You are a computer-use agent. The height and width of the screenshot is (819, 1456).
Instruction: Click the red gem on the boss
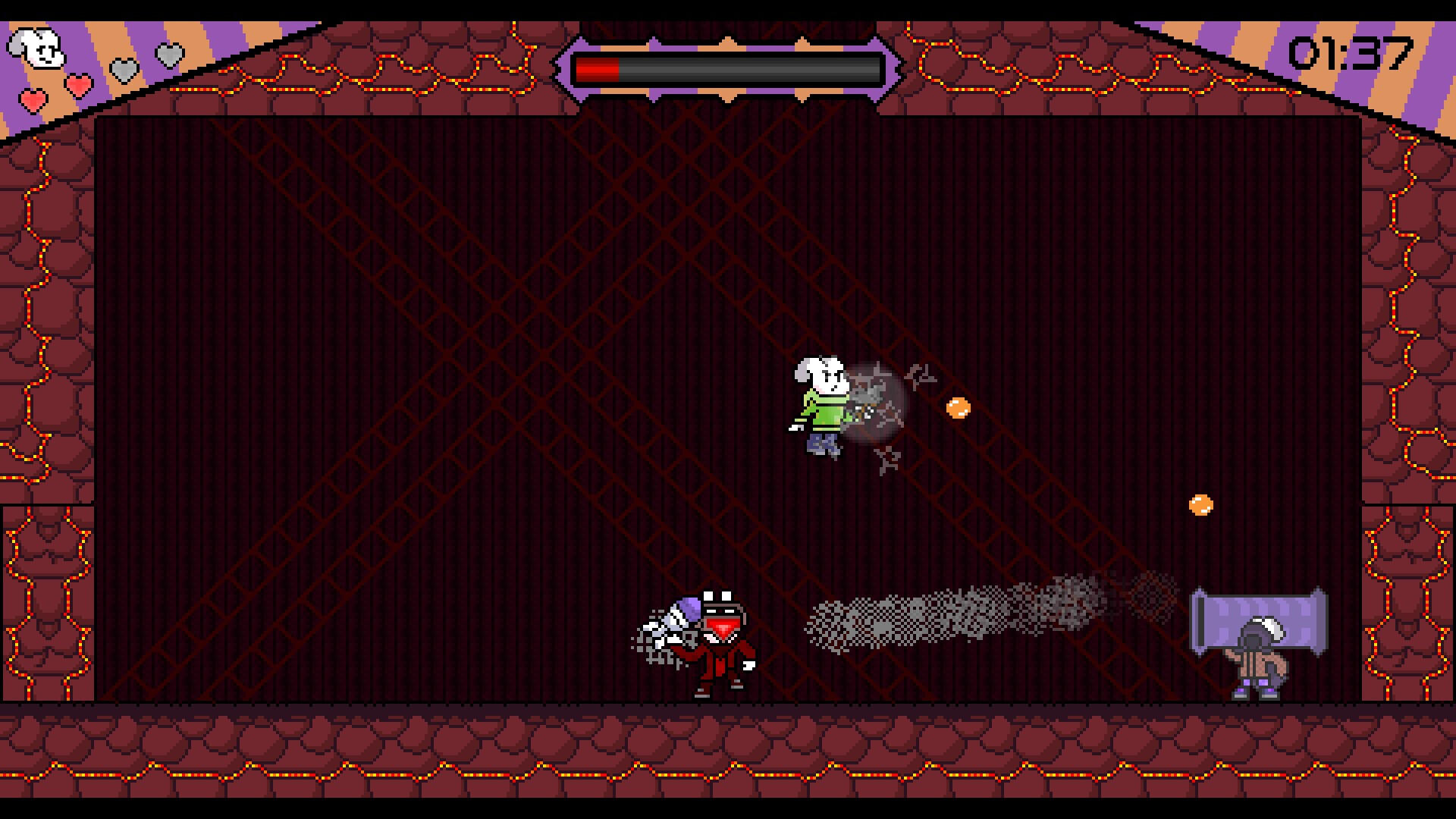[x=722, y=629]
